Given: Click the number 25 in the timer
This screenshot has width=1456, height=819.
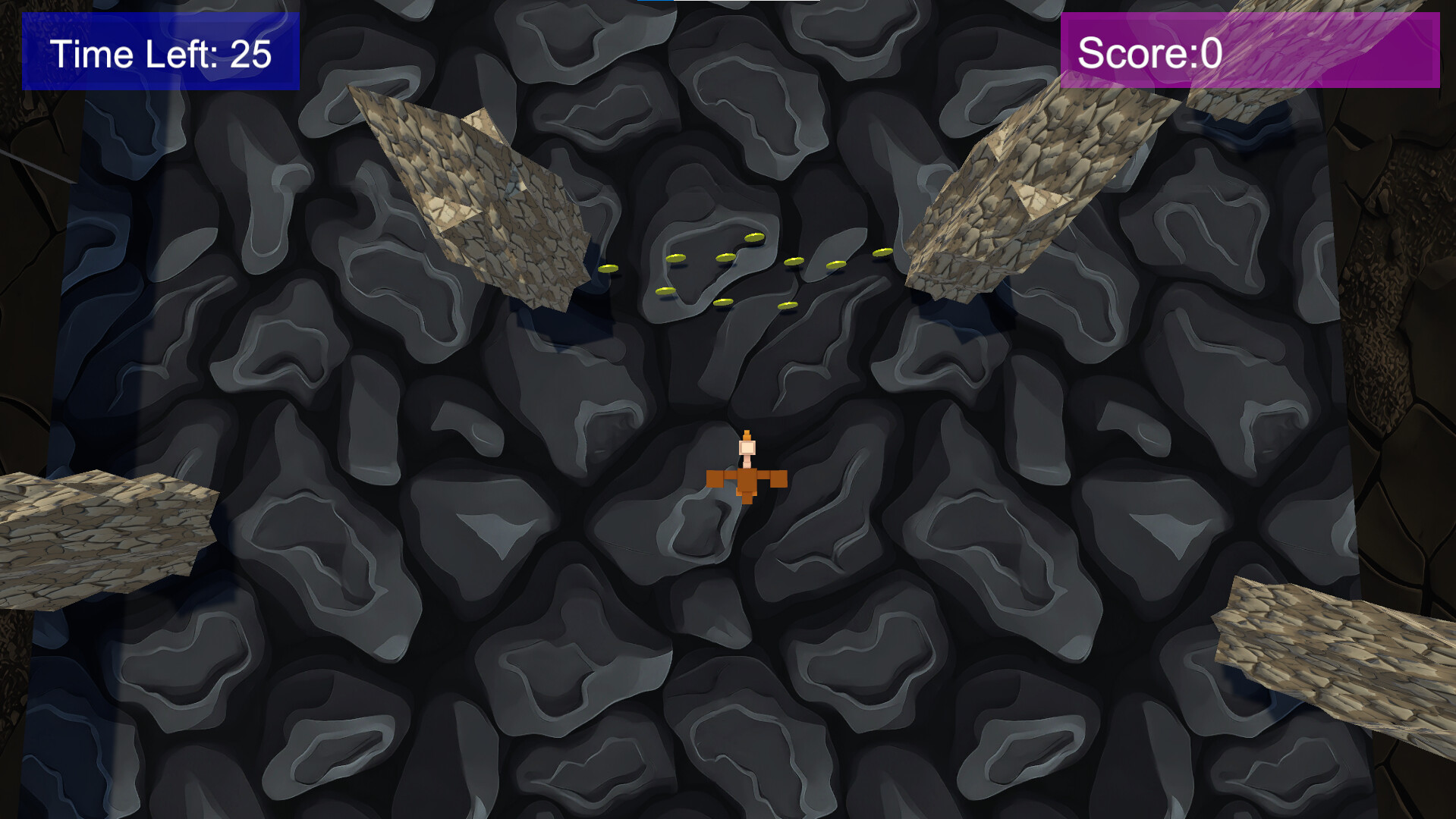Looking at the screenshot, I should click(250, 53).
